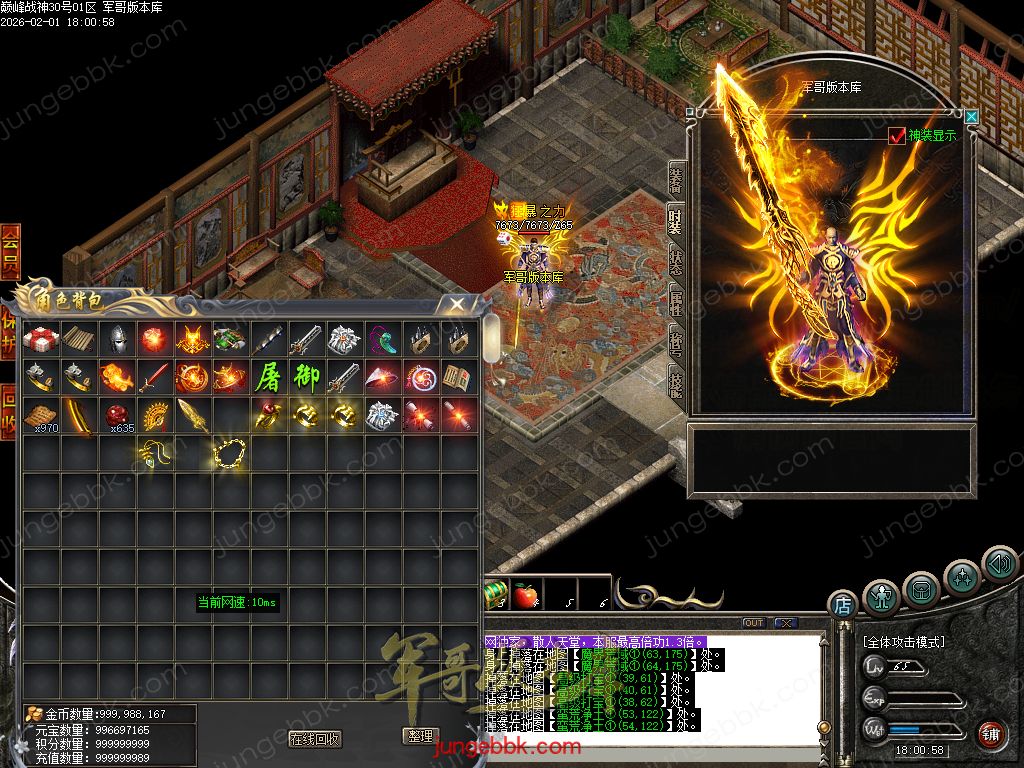The image size is (1024, 768).
Task: Sort the bag with the 整理 button
Action: [420, 736]
